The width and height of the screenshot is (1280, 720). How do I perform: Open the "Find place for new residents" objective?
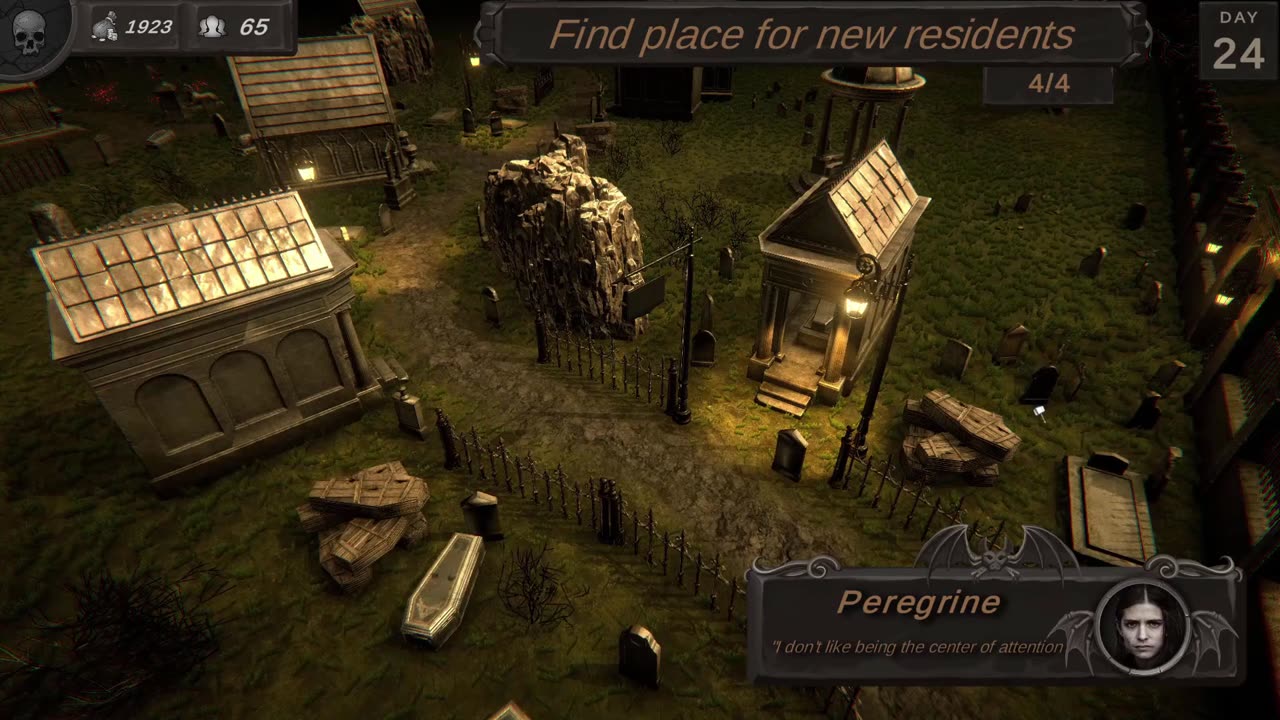[811, 35]
